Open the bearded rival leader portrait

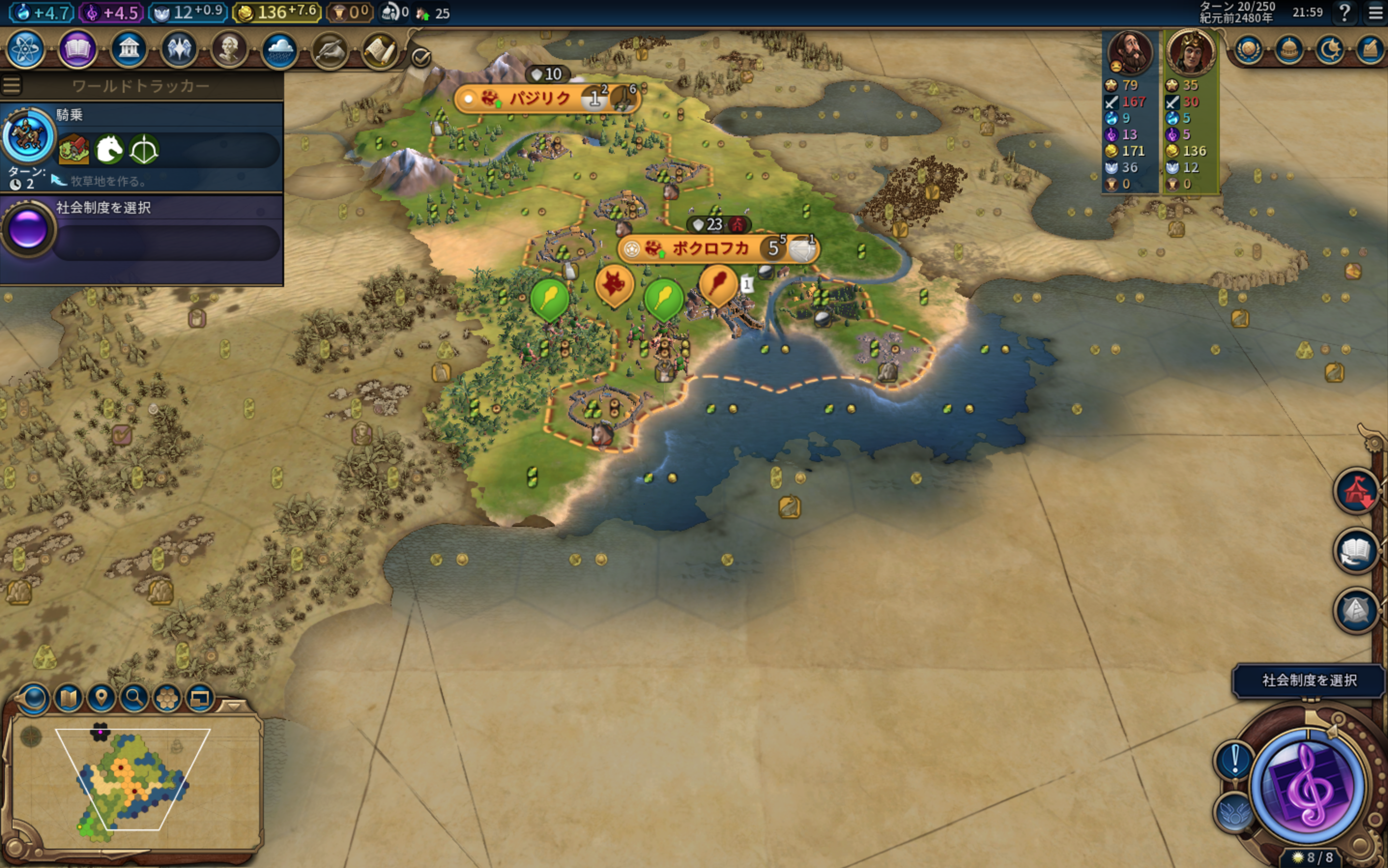(x=1129, y=53)
